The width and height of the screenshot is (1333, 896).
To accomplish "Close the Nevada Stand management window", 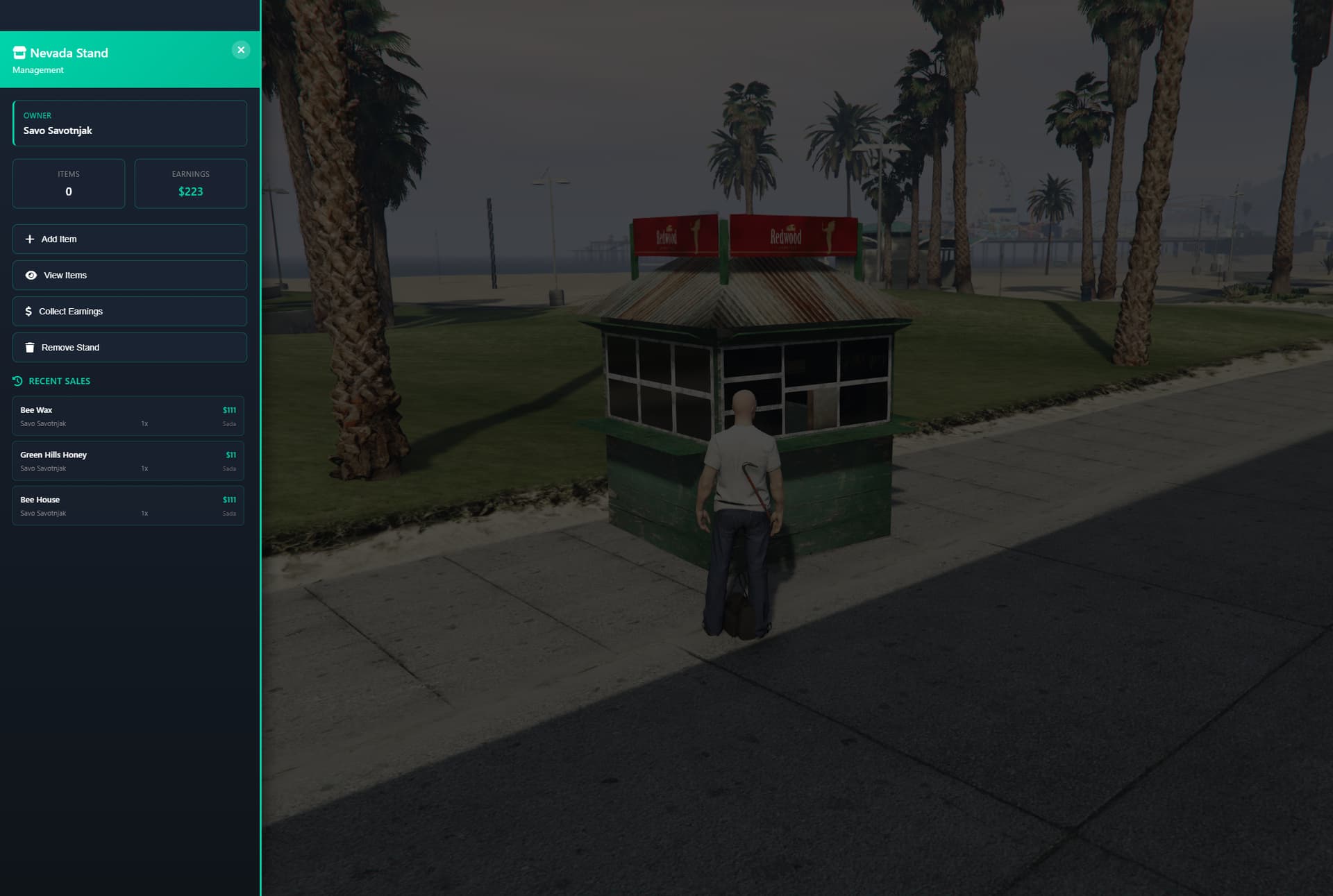I will click(241, 49).
